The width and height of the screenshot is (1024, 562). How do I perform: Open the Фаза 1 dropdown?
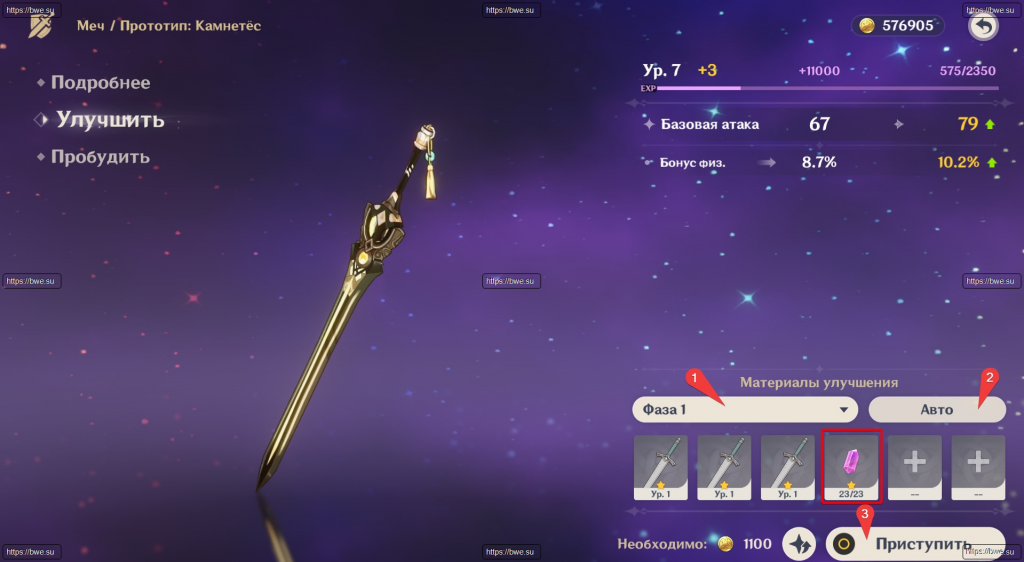[x=746, y=409]
